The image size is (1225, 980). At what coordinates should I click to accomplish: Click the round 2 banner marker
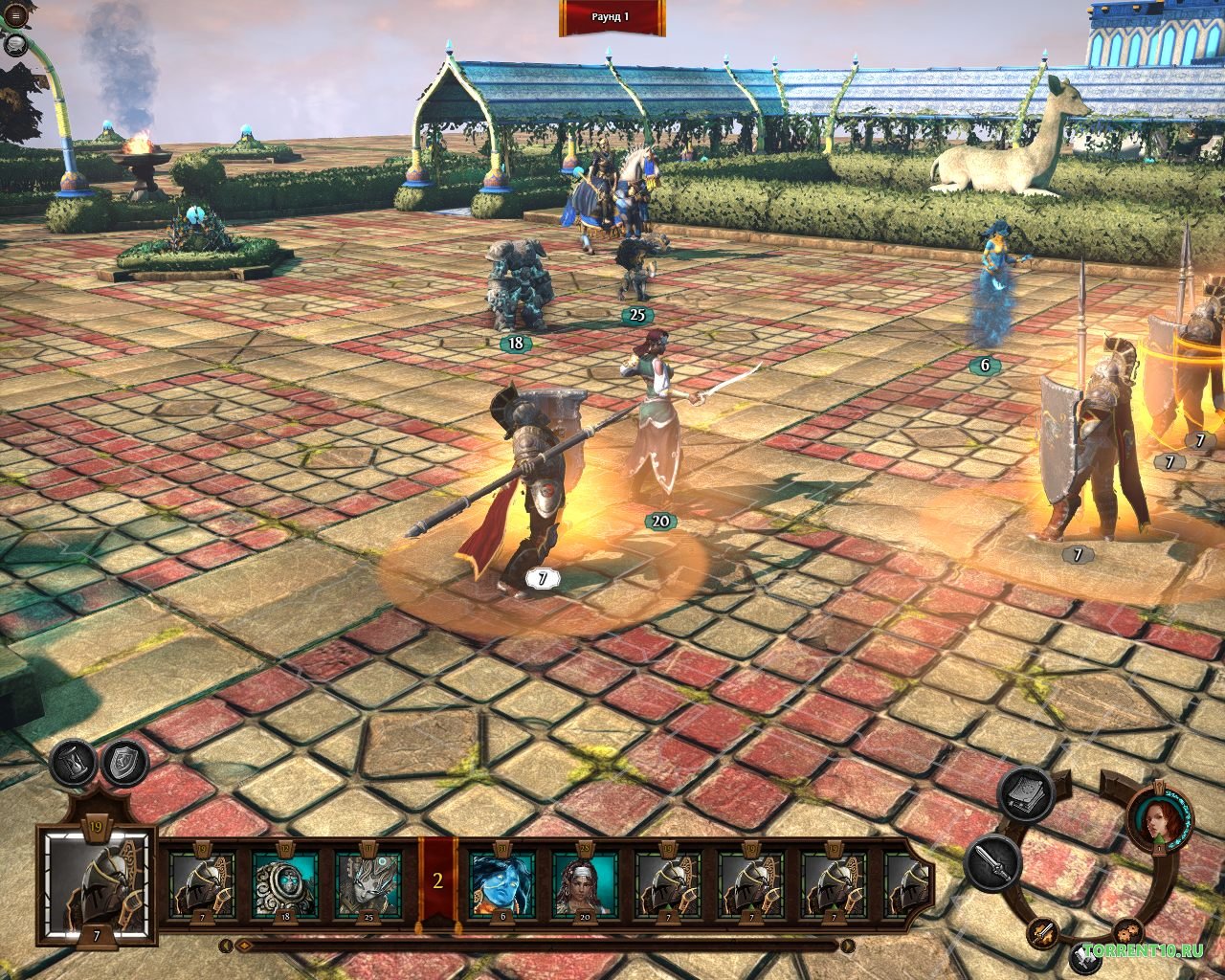pos(438,882)
